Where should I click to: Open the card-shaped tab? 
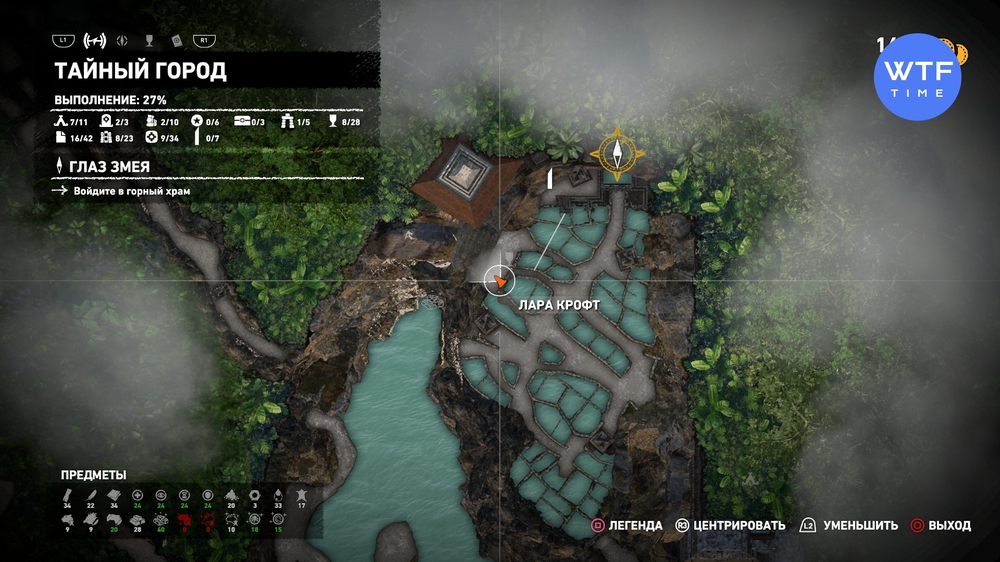175,41
